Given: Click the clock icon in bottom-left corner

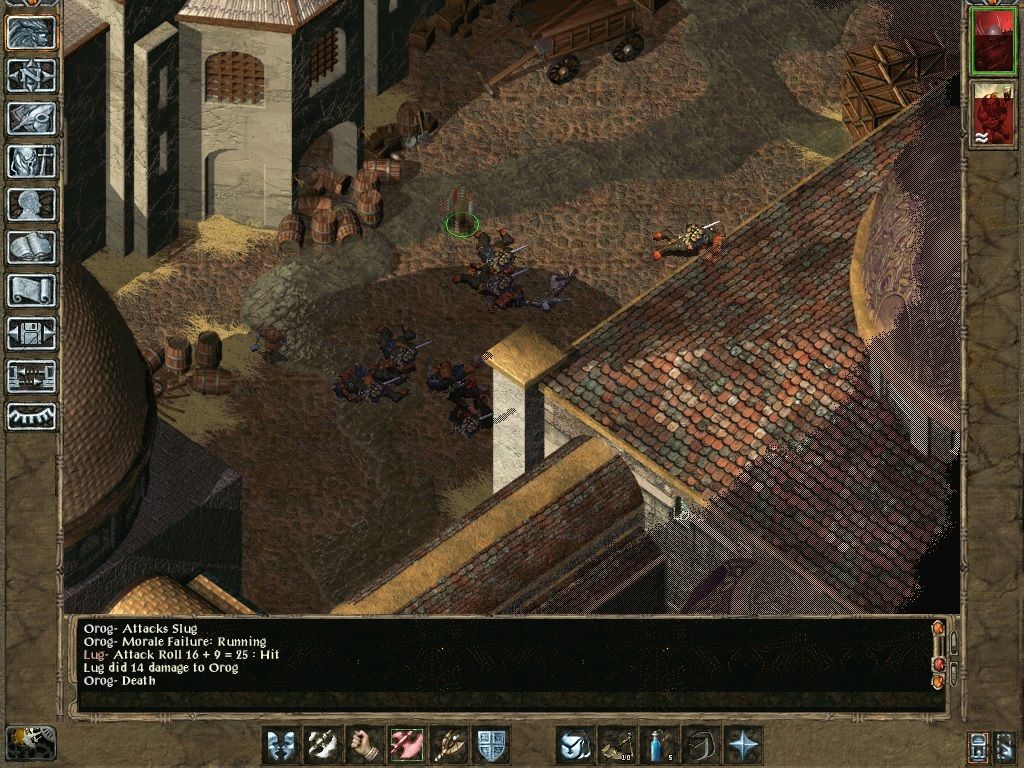Looking at the screenshot, I should 31,741.
